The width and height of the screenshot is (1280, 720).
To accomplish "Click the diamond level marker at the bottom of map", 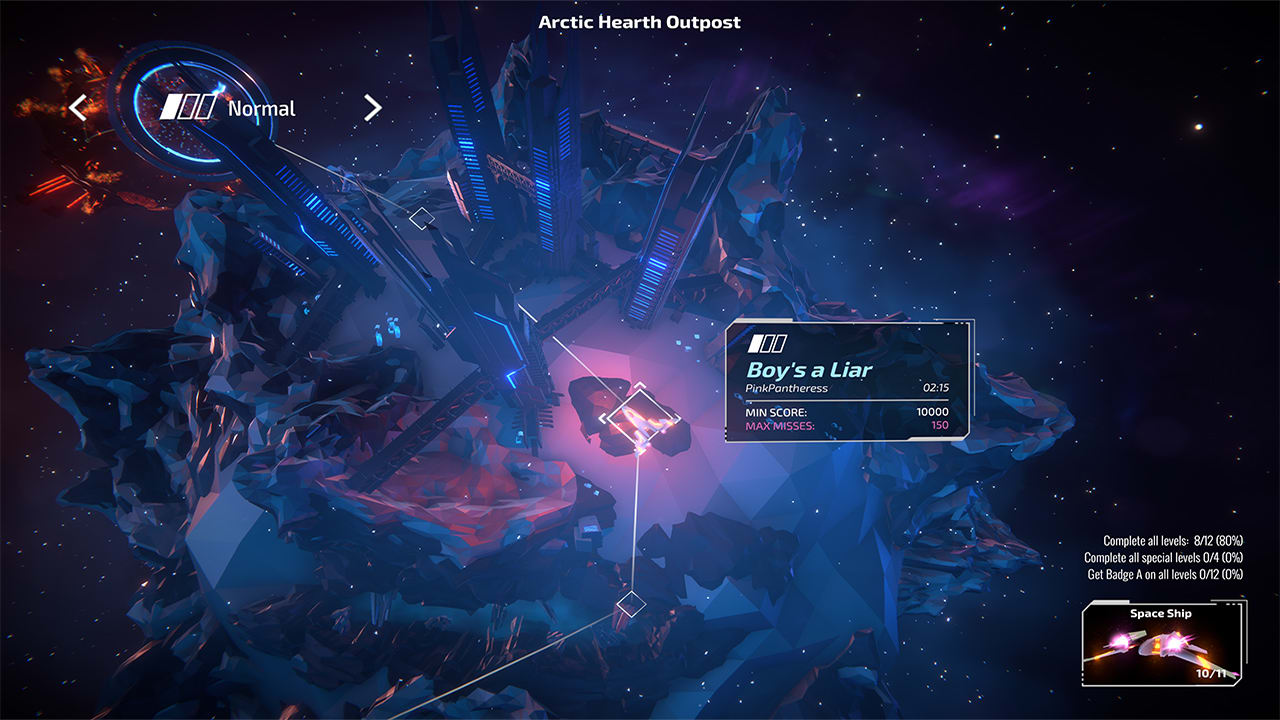I will [x=632, y=603].
